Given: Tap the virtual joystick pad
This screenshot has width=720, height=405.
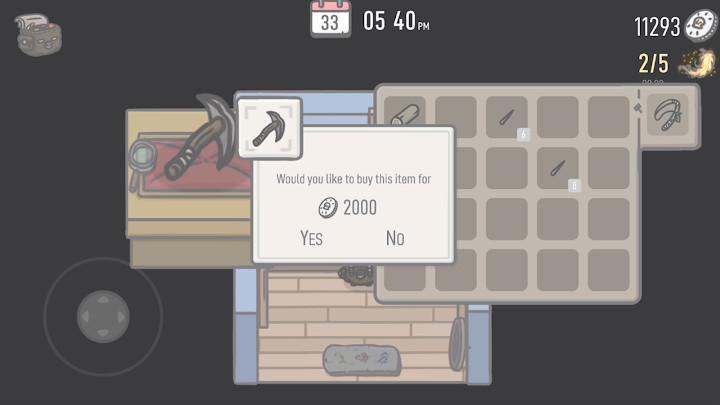Looking at the screenshot, I should pyautogui.click(x=103, y=318).
